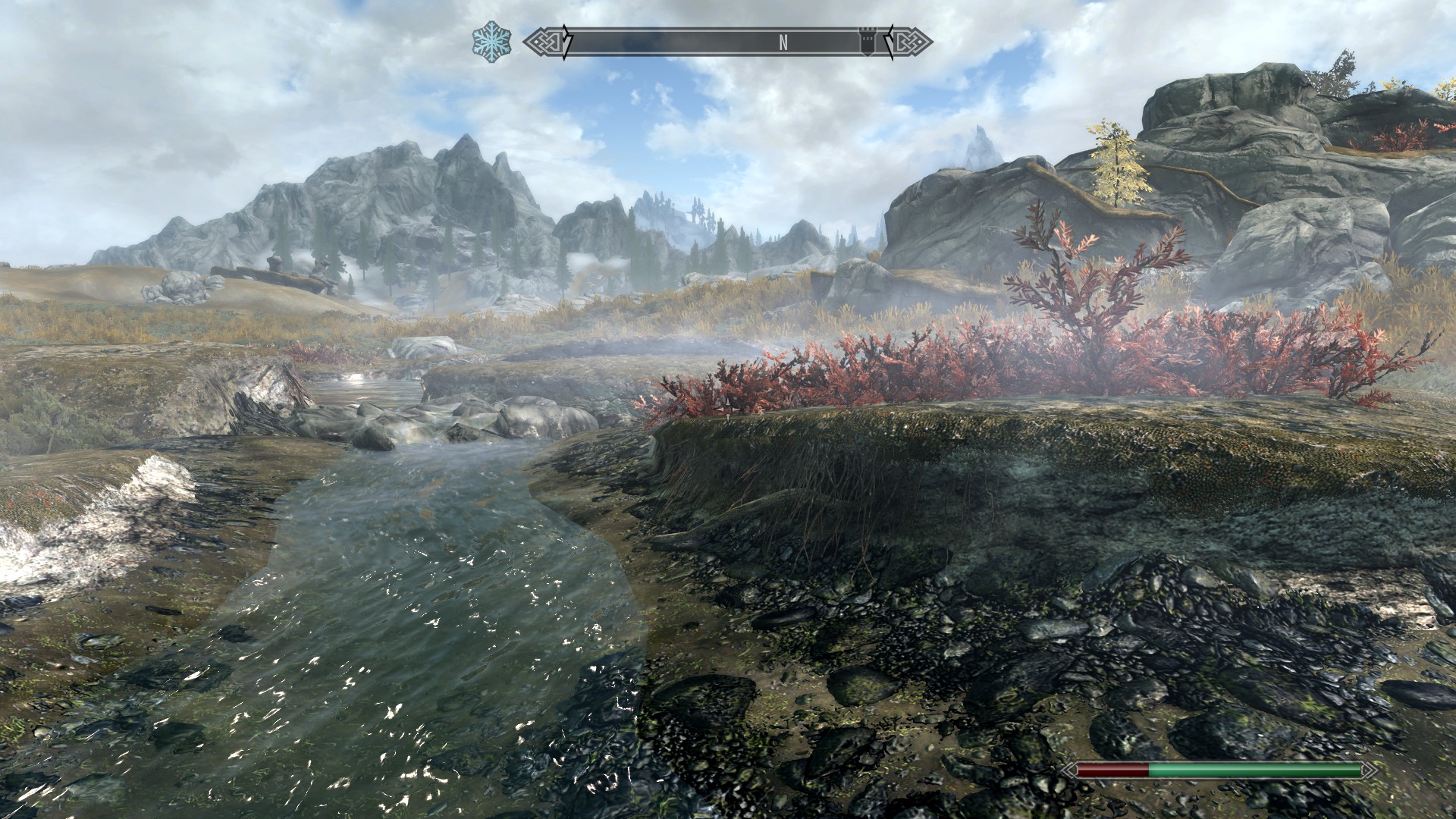Select the fort marker on the compass
The height and width of the screenshot is (819, 1456).
point(866,42)
